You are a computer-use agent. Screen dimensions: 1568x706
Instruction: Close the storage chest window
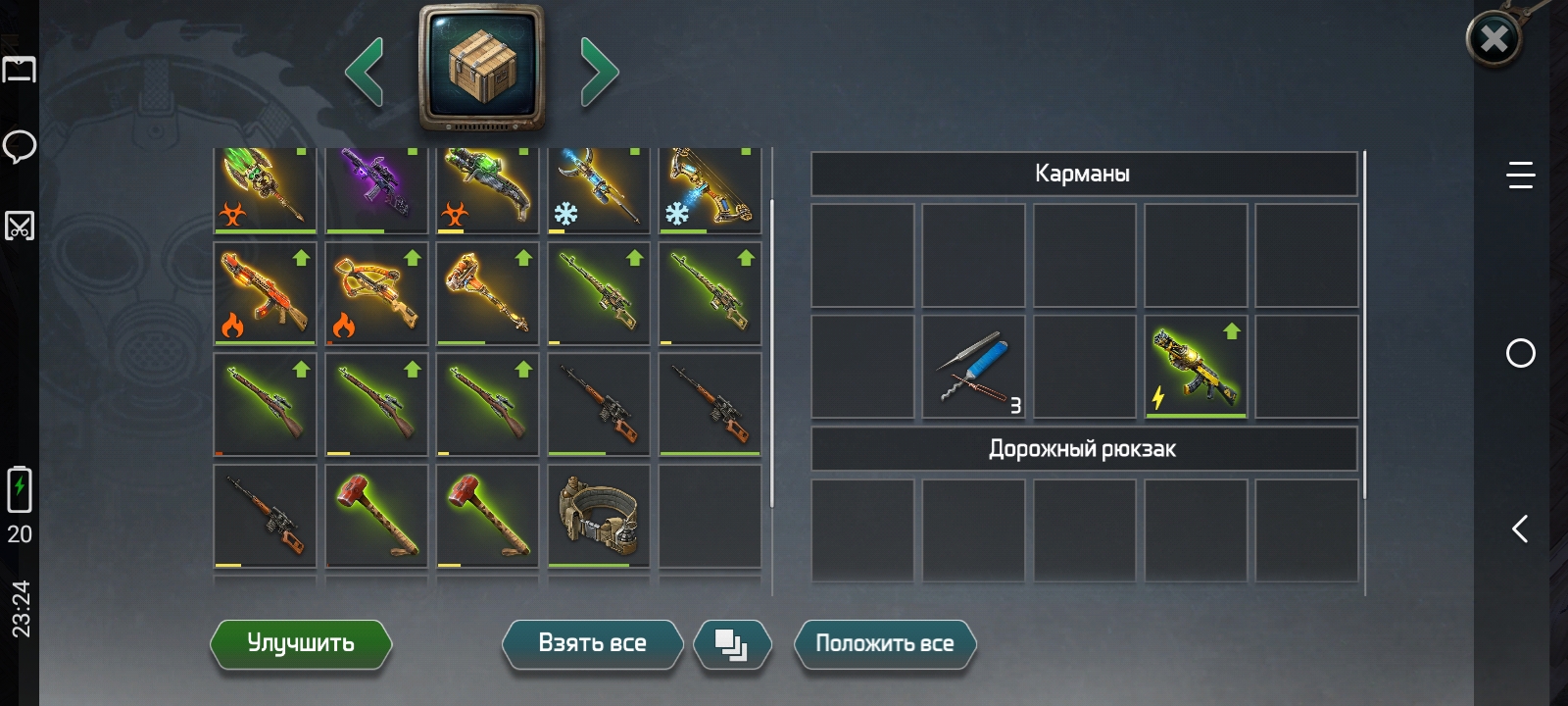tap(1494, 39)
